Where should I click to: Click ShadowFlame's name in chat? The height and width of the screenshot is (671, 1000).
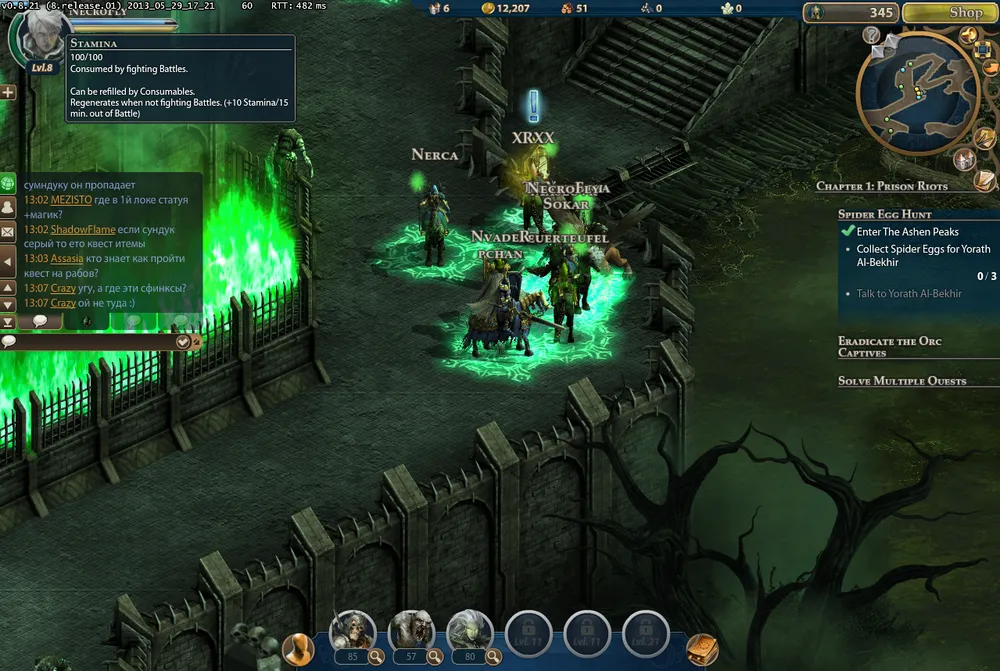point(77,229)
